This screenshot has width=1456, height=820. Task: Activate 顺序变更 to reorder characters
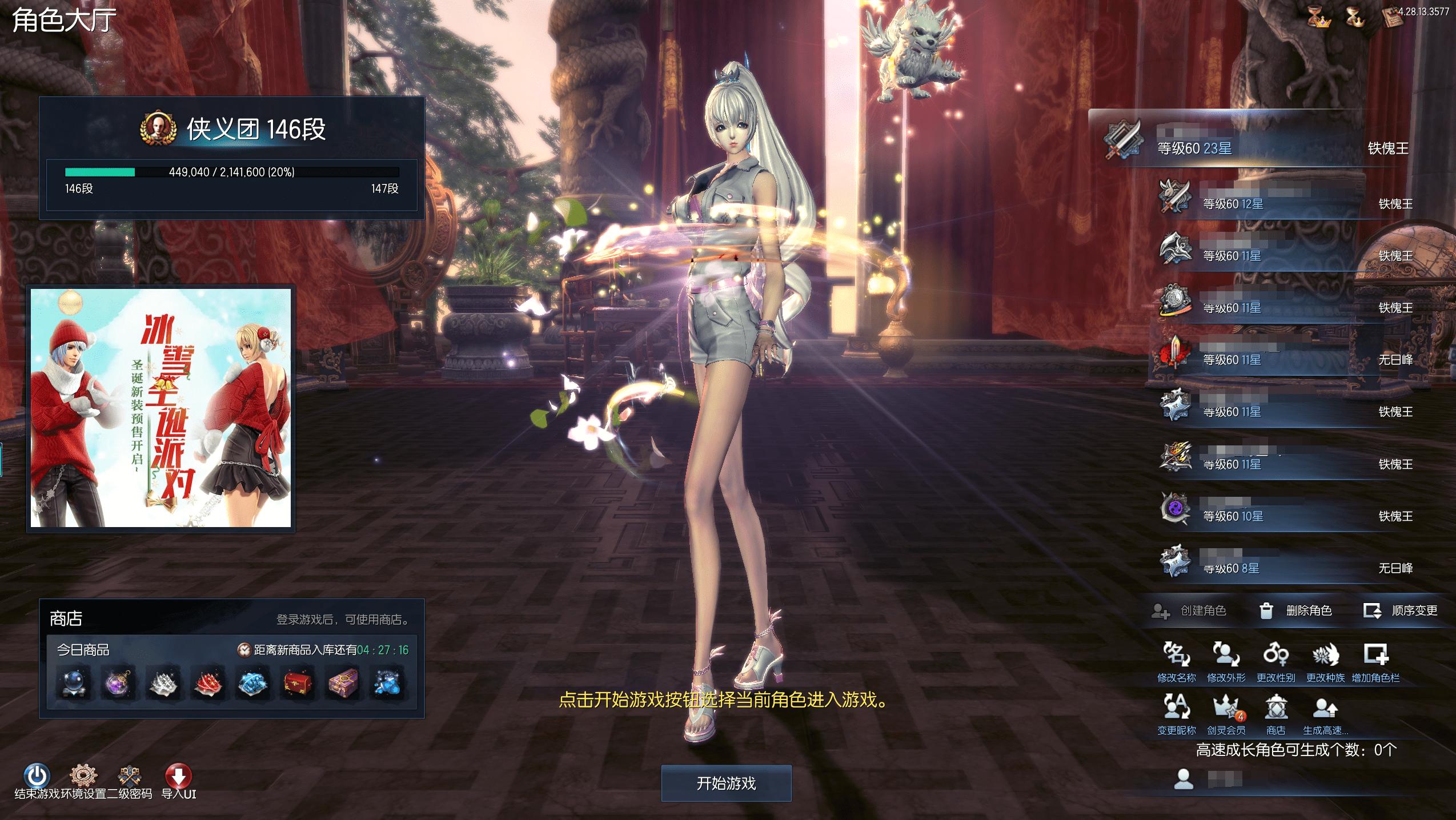point(1401,611)
